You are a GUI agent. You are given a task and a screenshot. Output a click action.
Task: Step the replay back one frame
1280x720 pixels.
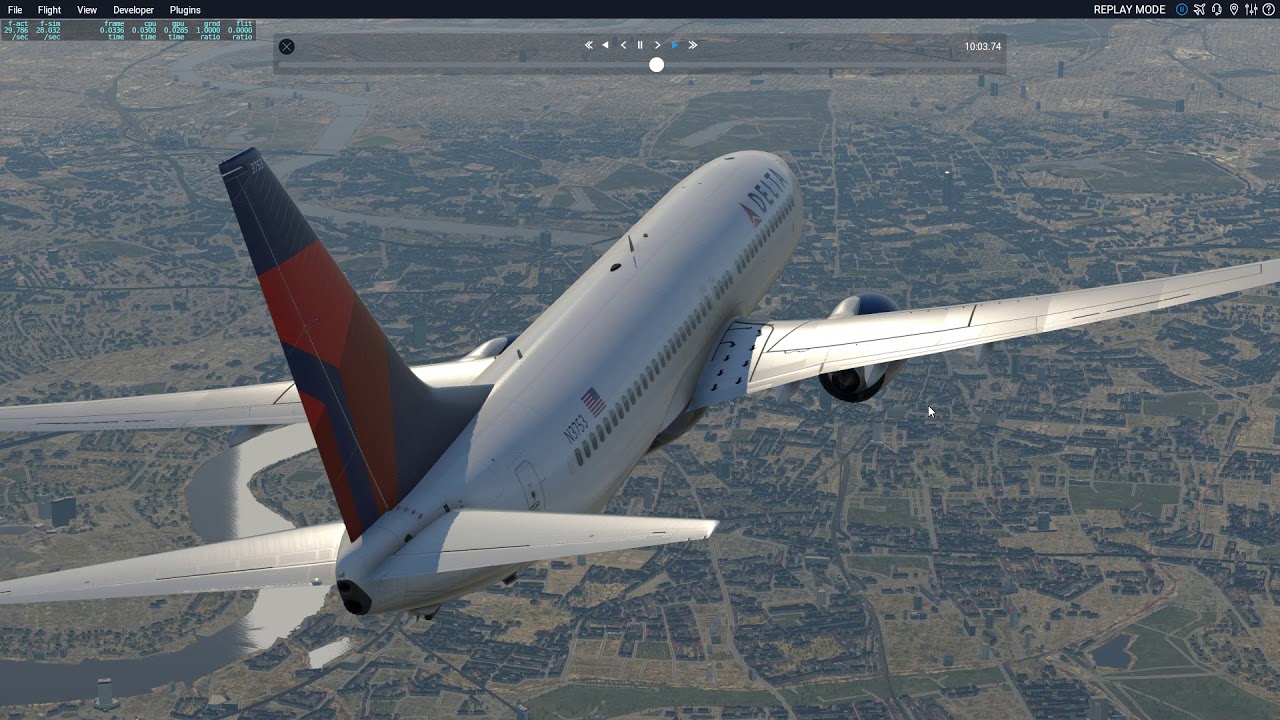pyautogui.click(x=623, y=45)
